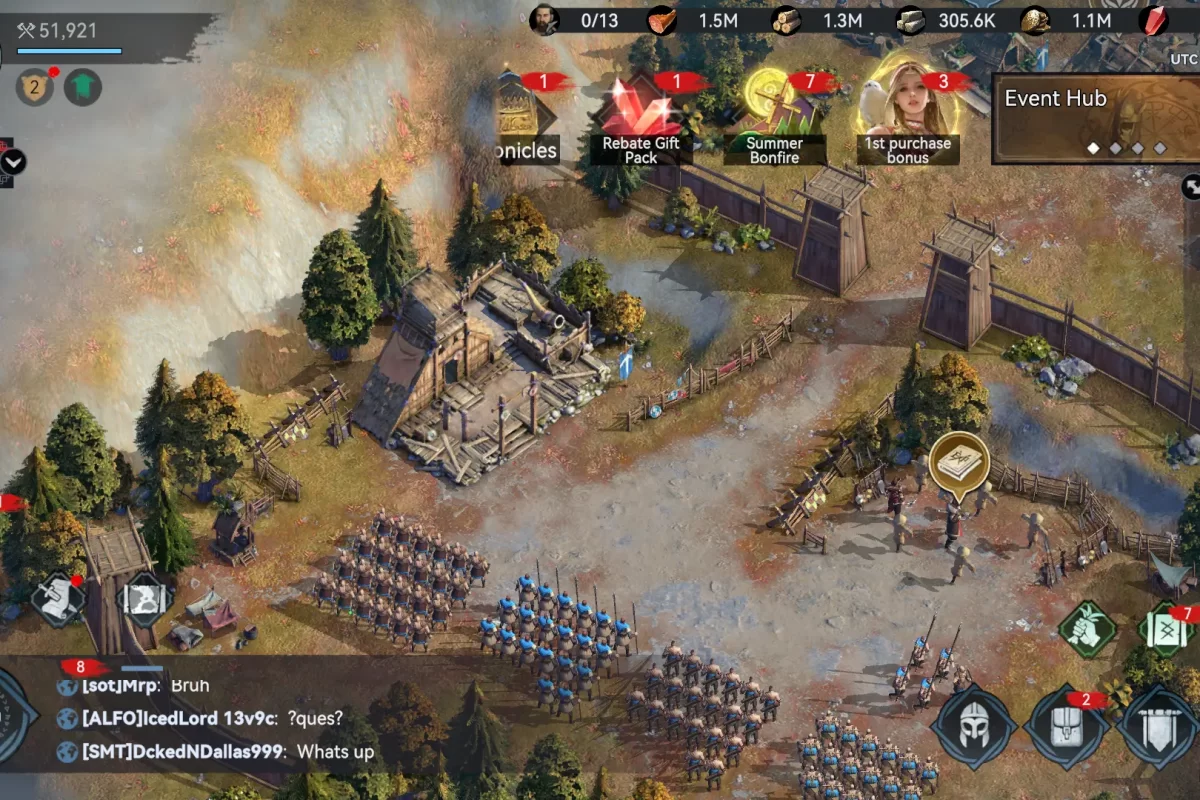Open the Chronicles icon
This screenshot has width=1200, height=800.
coord(525,120)
